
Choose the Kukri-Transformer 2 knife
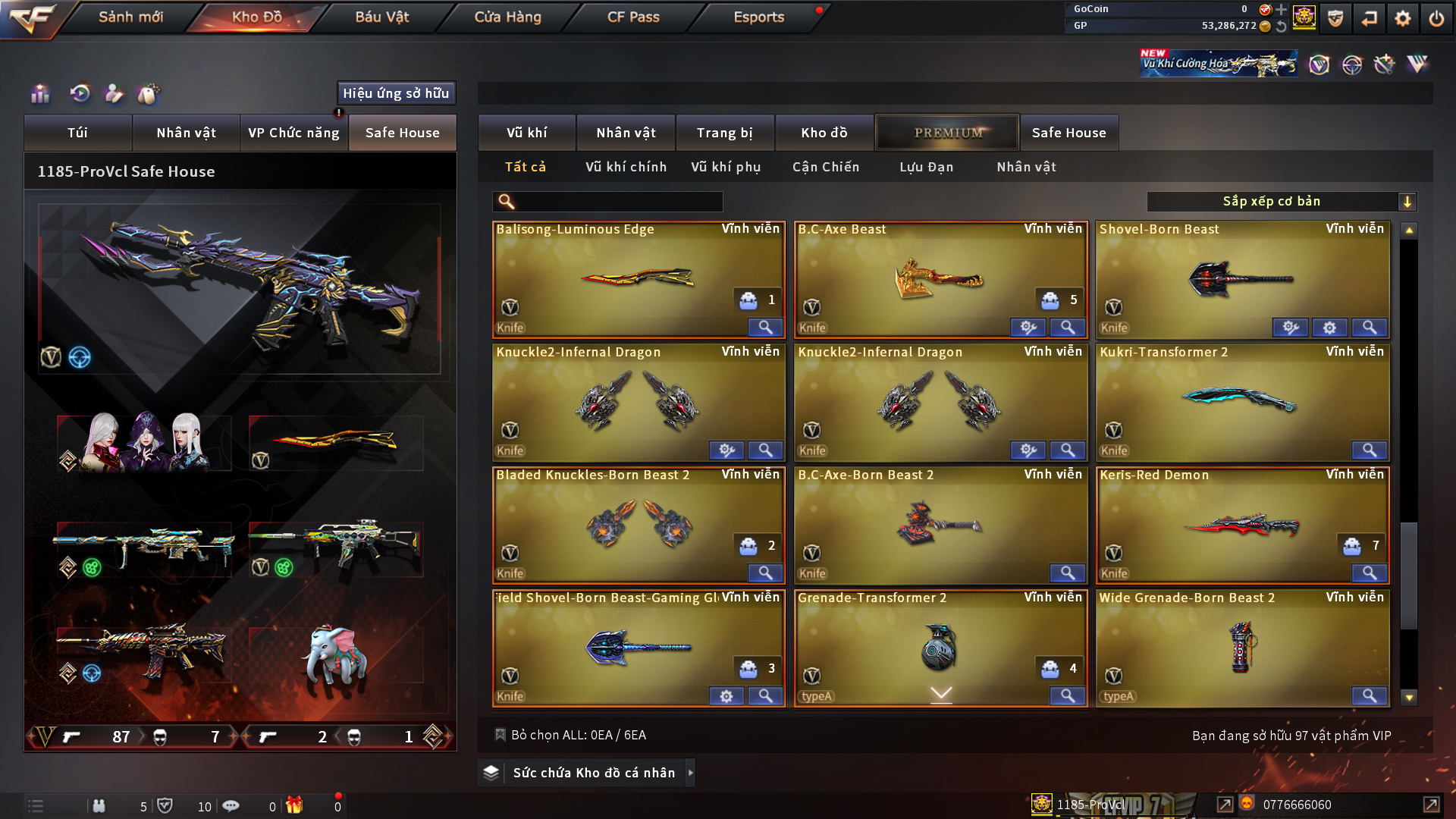click(x=1241, y=401)
